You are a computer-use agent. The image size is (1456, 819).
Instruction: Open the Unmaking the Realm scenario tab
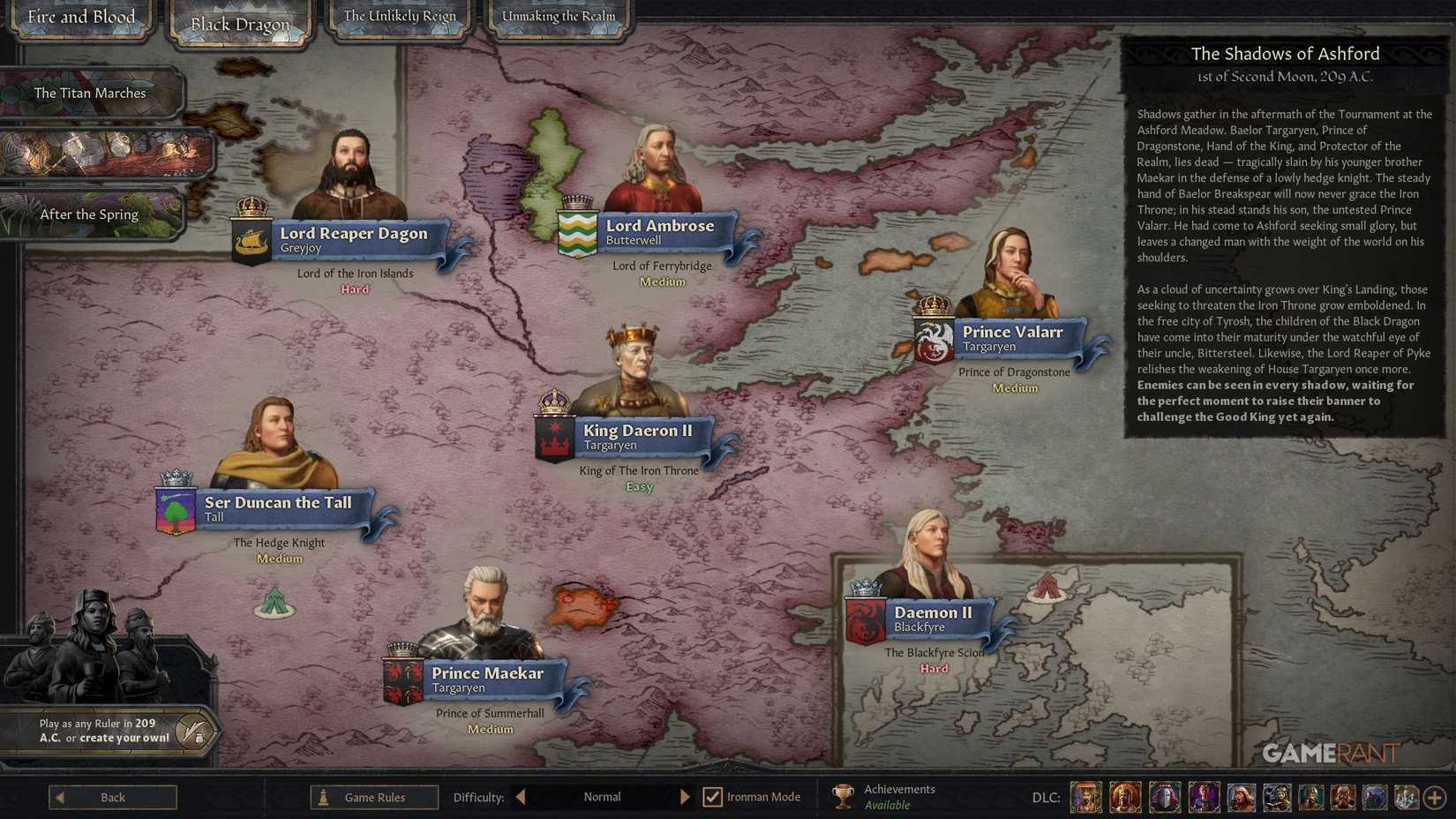558,16
